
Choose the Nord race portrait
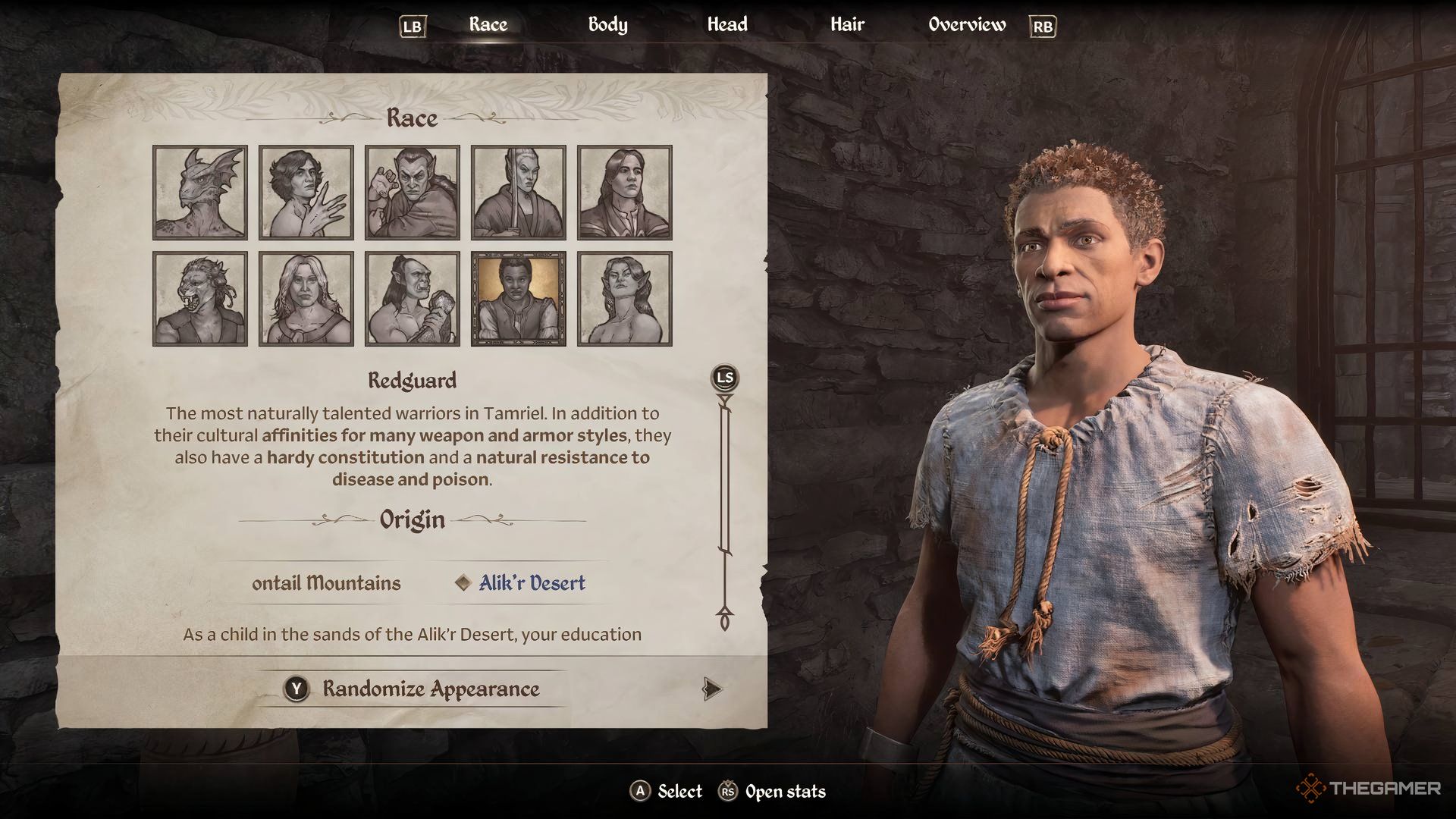tap(306, 298)
